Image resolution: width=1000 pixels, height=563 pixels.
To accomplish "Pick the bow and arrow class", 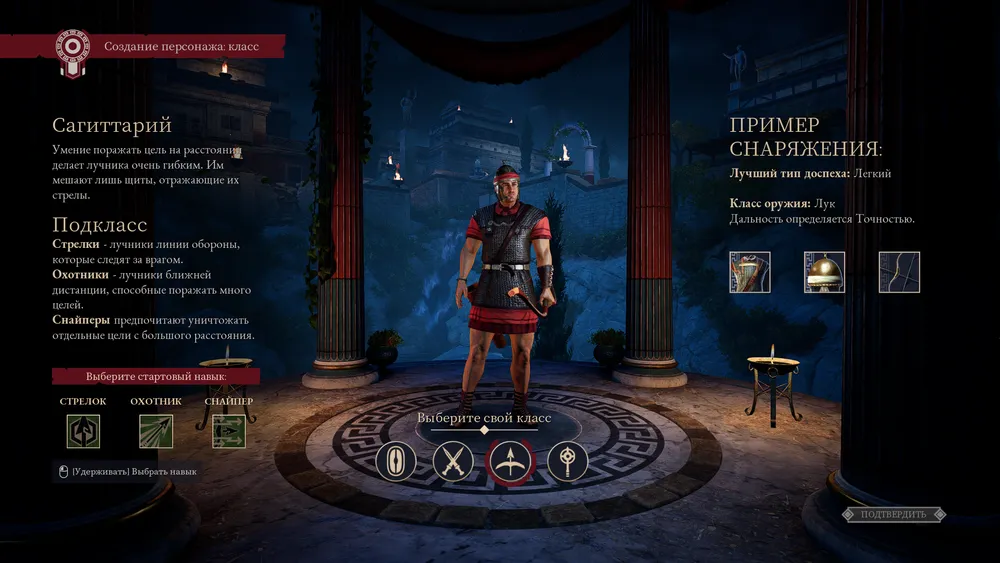I will [511, 462].
